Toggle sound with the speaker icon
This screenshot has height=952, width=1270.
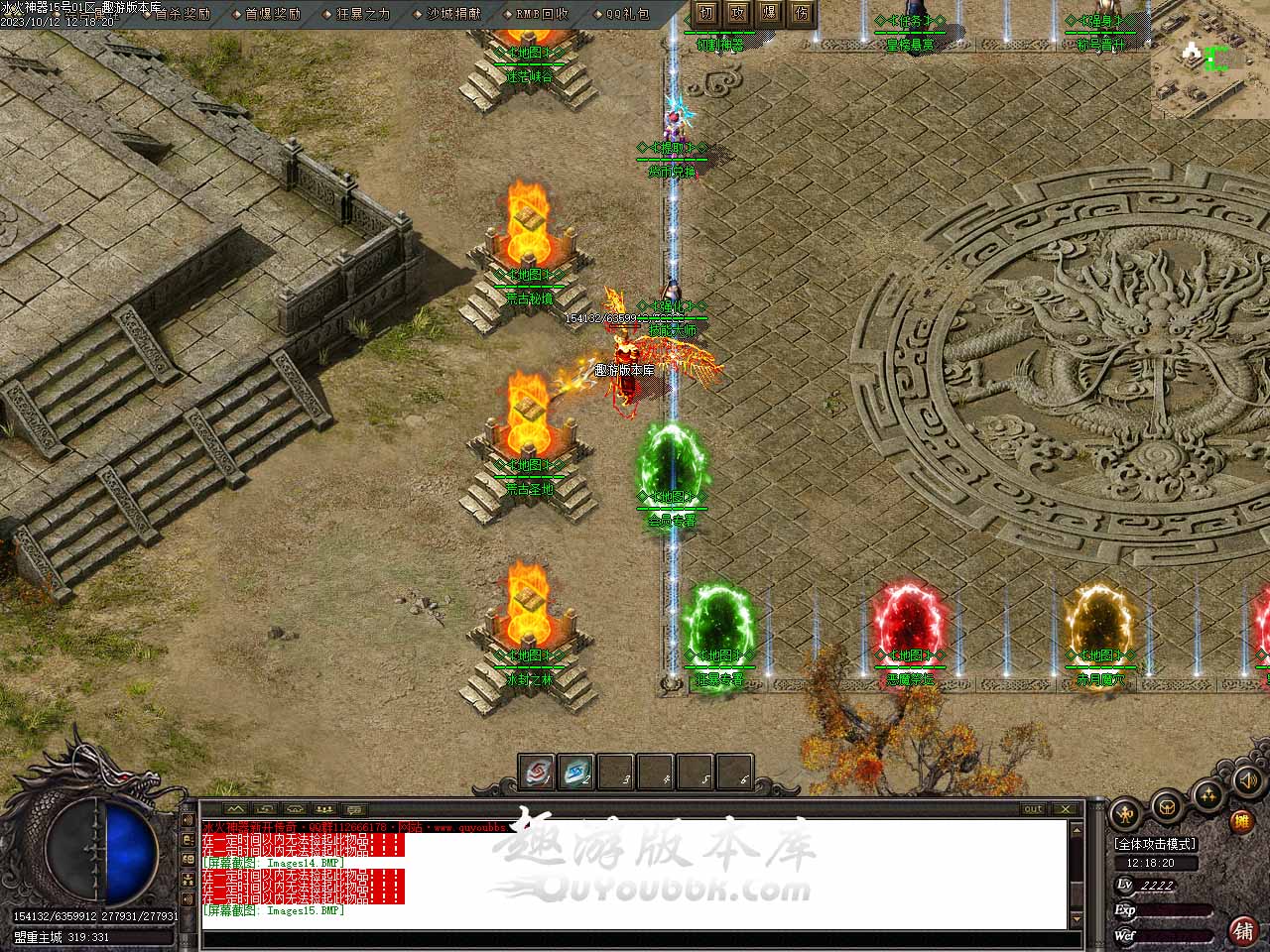[1244, 781]
